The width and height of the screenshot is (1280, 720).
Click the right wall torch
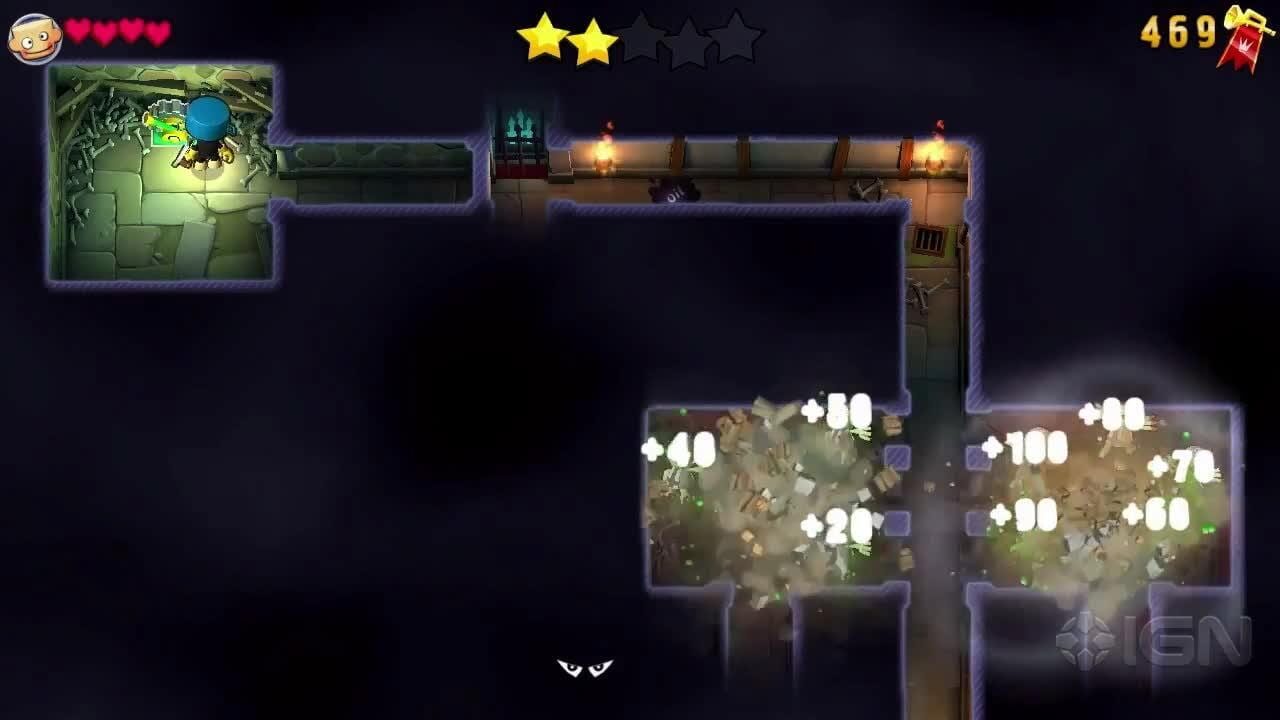click(x=938, y=150)
